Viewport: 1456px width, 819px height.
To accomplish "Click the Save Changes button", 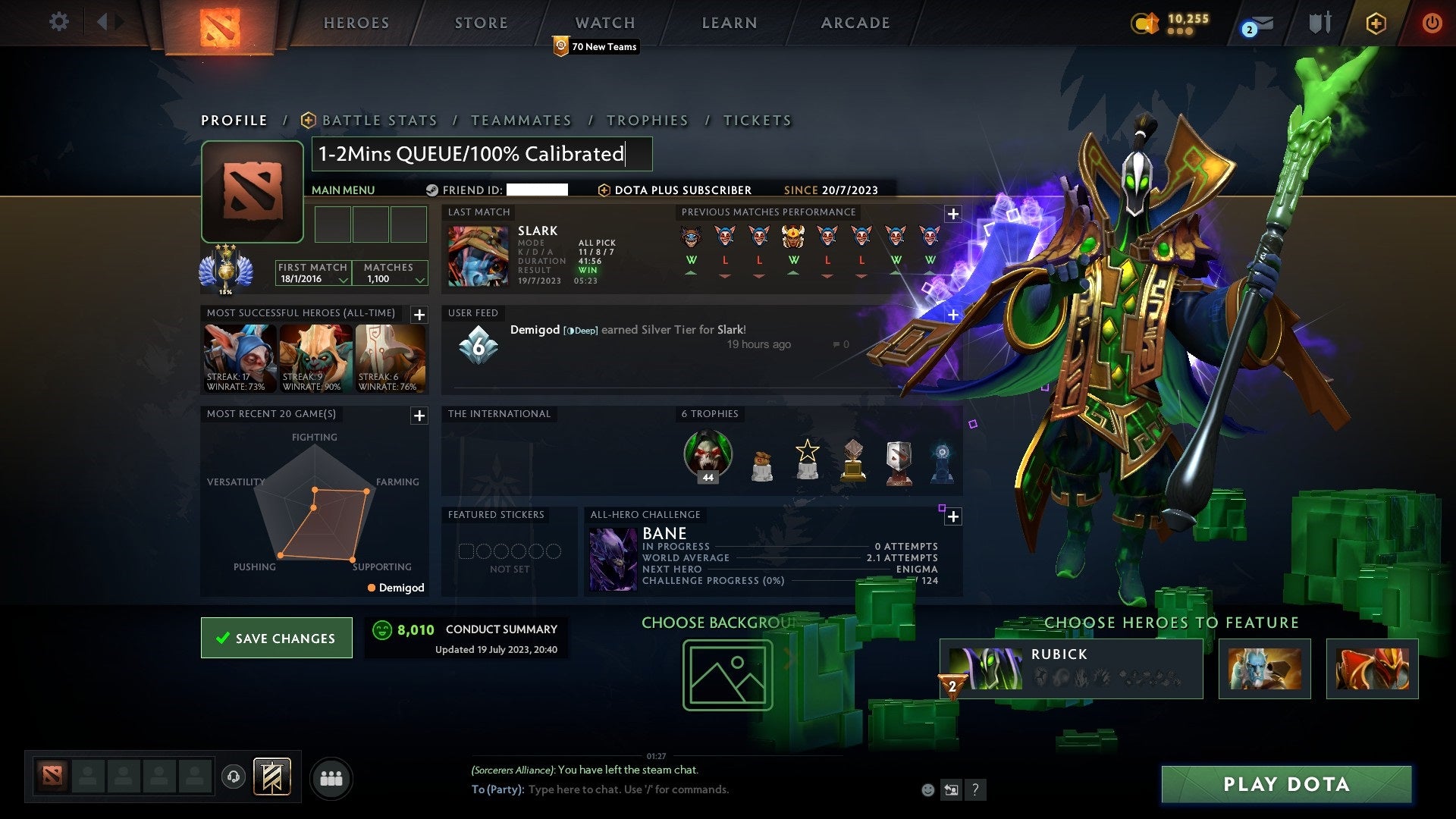I will pyautogui.click(x=276, y=638).
